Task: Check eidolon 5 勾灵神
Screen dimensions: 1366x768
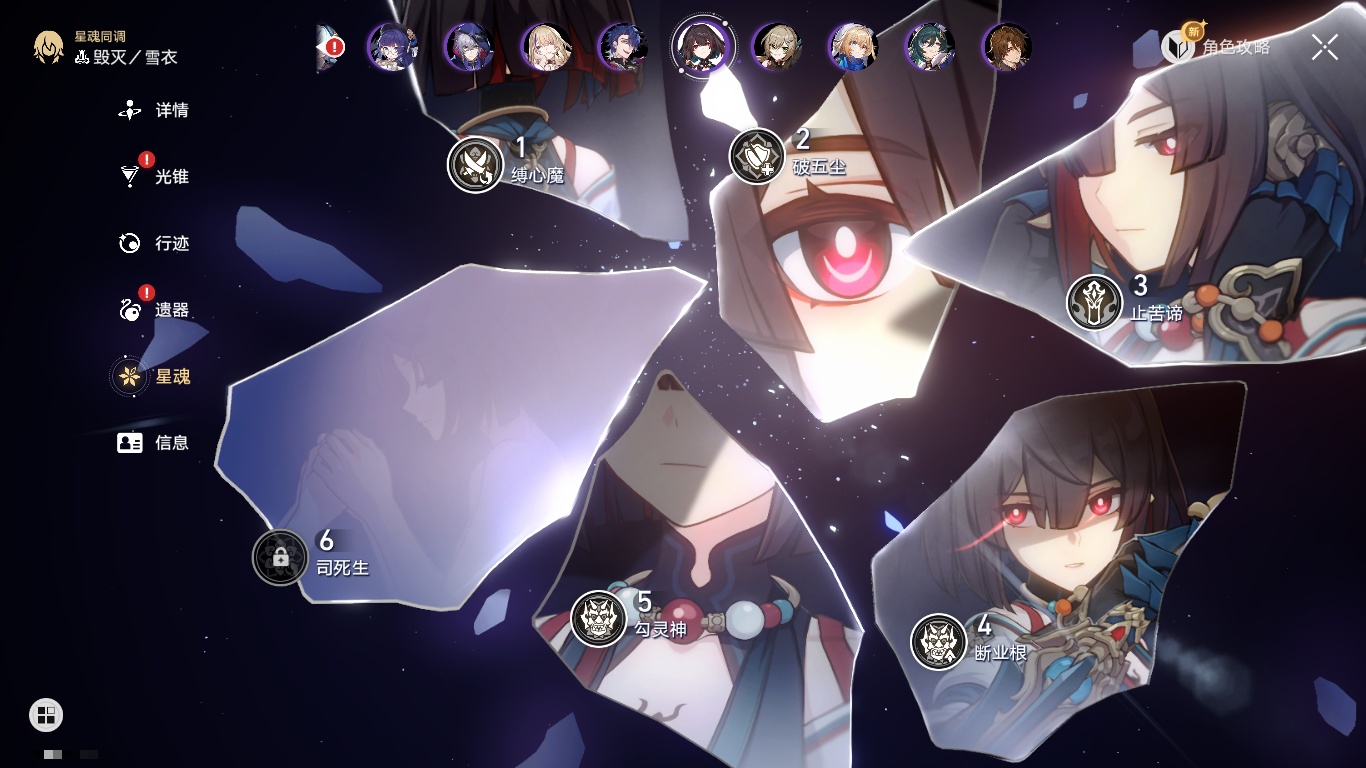Action: [x=598, y=618]
